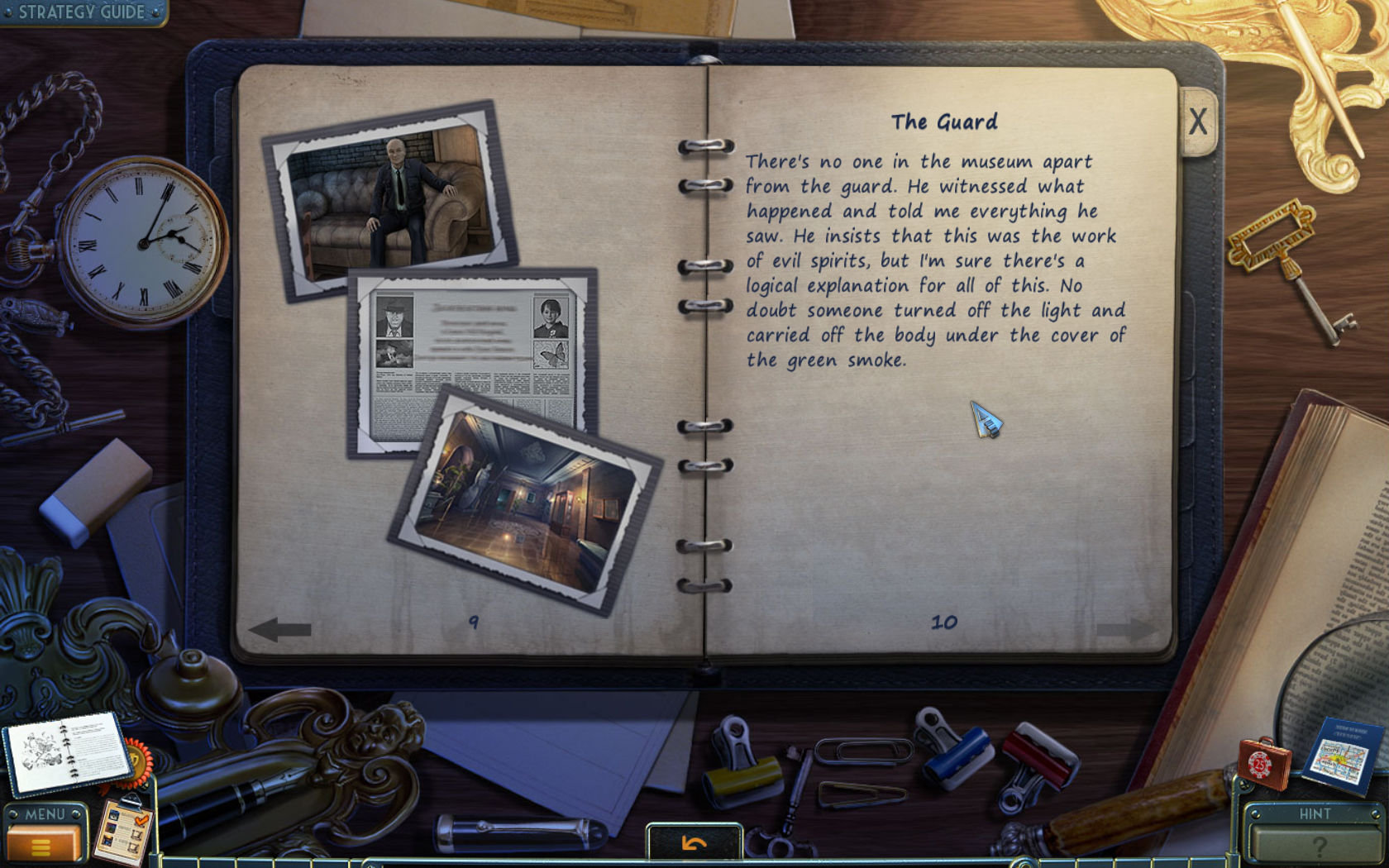Image resolution: width=1389 pixels, height=868 pixels.
Task: Check the third task box on the clipboard
Action: 133,848
